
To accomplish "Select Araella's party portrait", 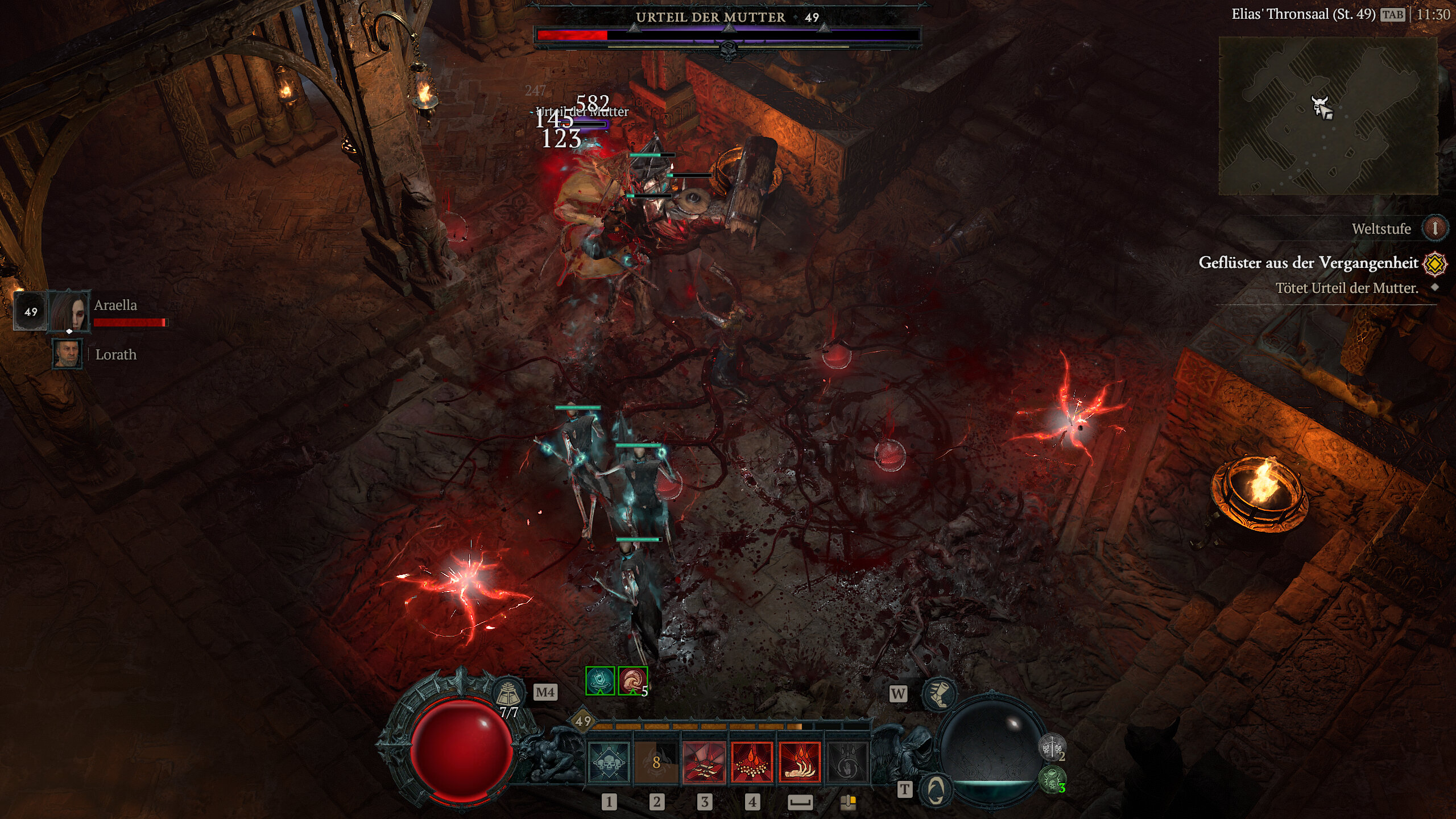I will click(70, 311).
